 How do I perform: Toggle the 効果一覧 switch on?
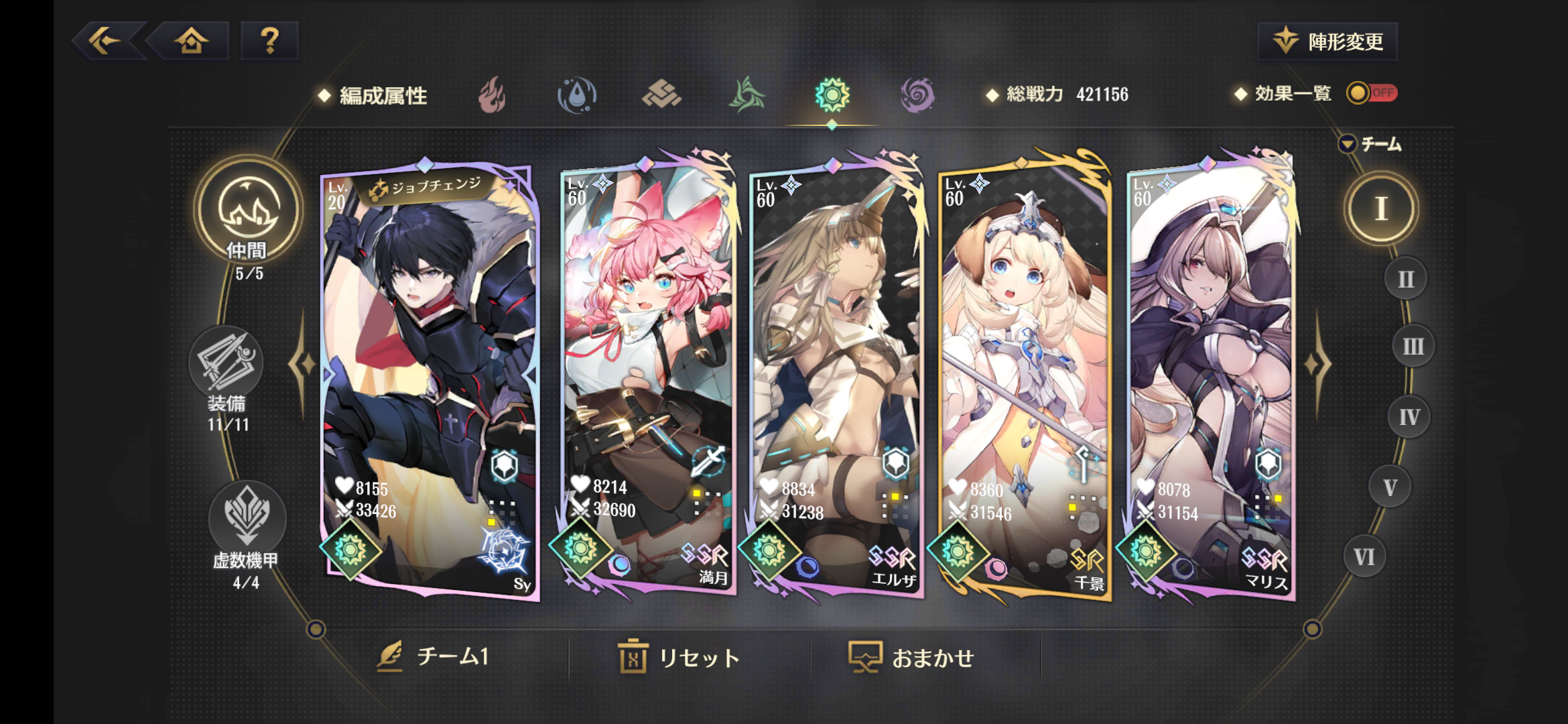coord(1371,93)
